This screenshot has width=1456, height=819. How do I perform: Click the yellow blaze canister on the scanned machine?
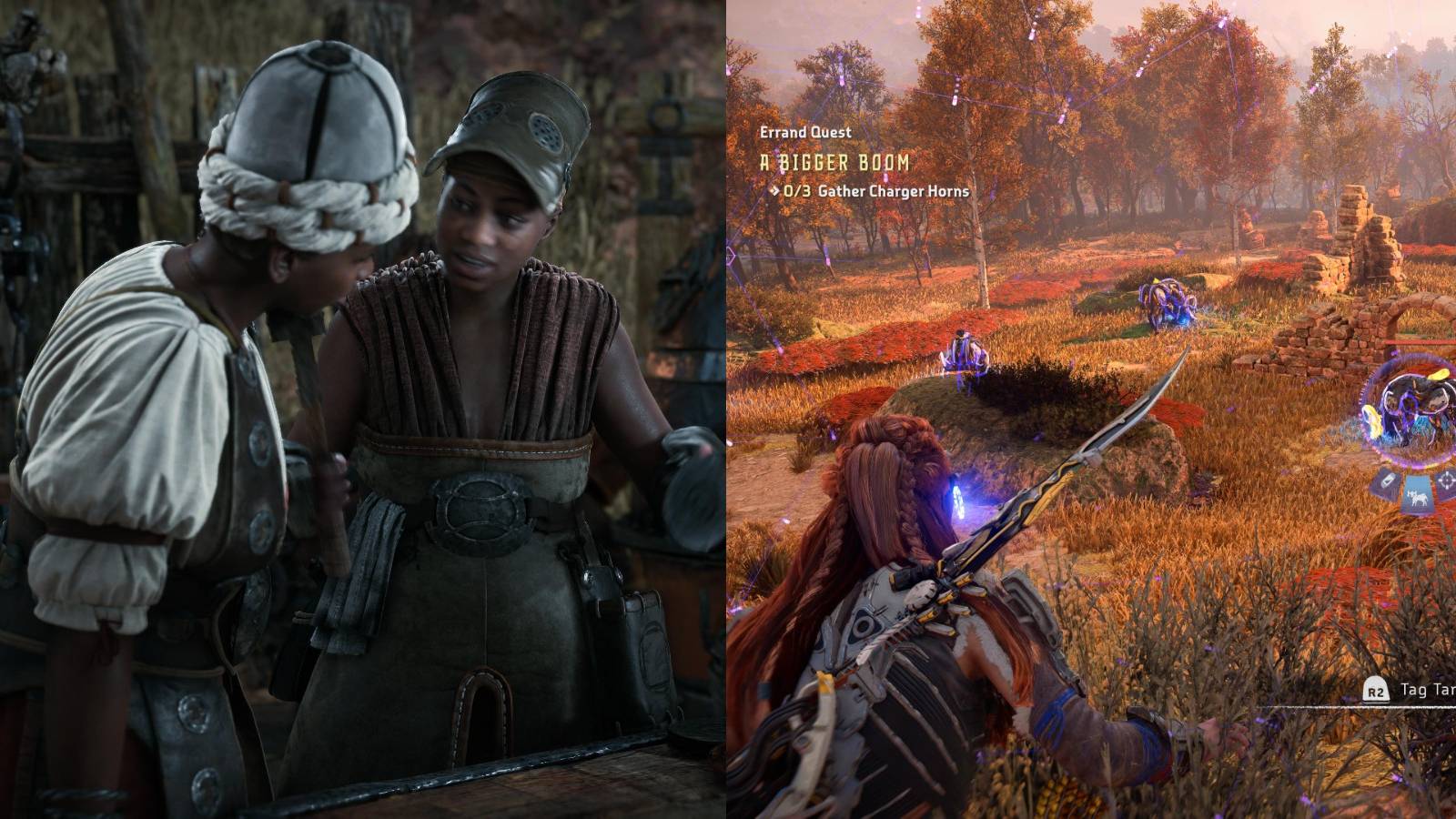[x=1440, y=375]
